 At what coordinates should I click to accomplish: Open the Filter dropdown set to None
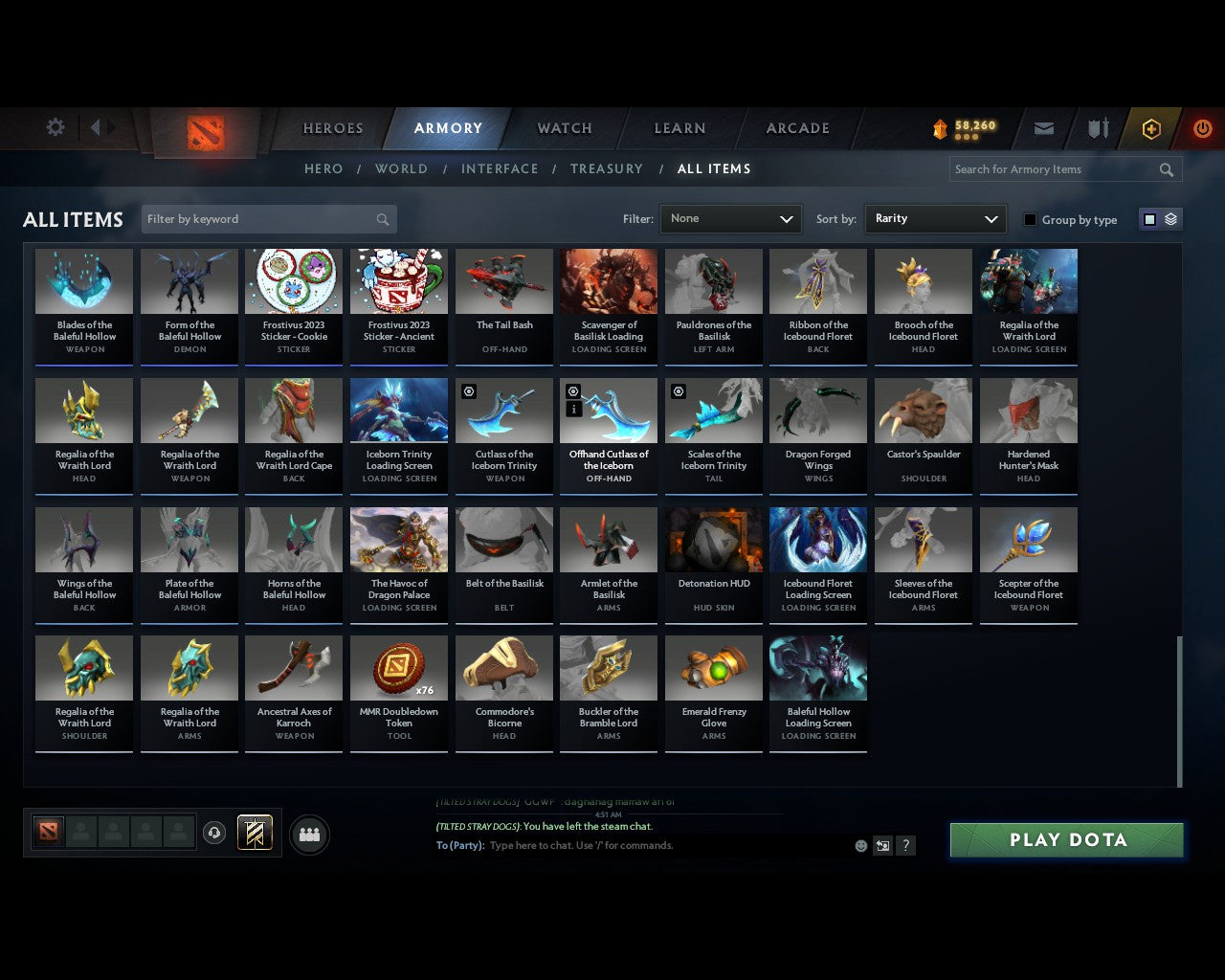coord(730,218)
